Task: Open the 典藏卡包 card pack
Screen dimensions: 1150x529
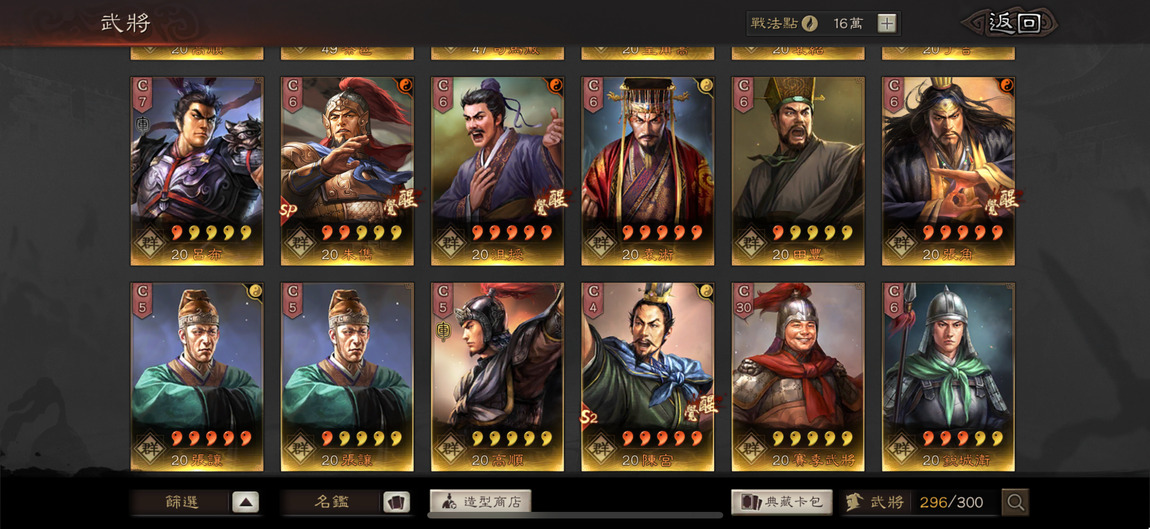Action: (782, 502)
